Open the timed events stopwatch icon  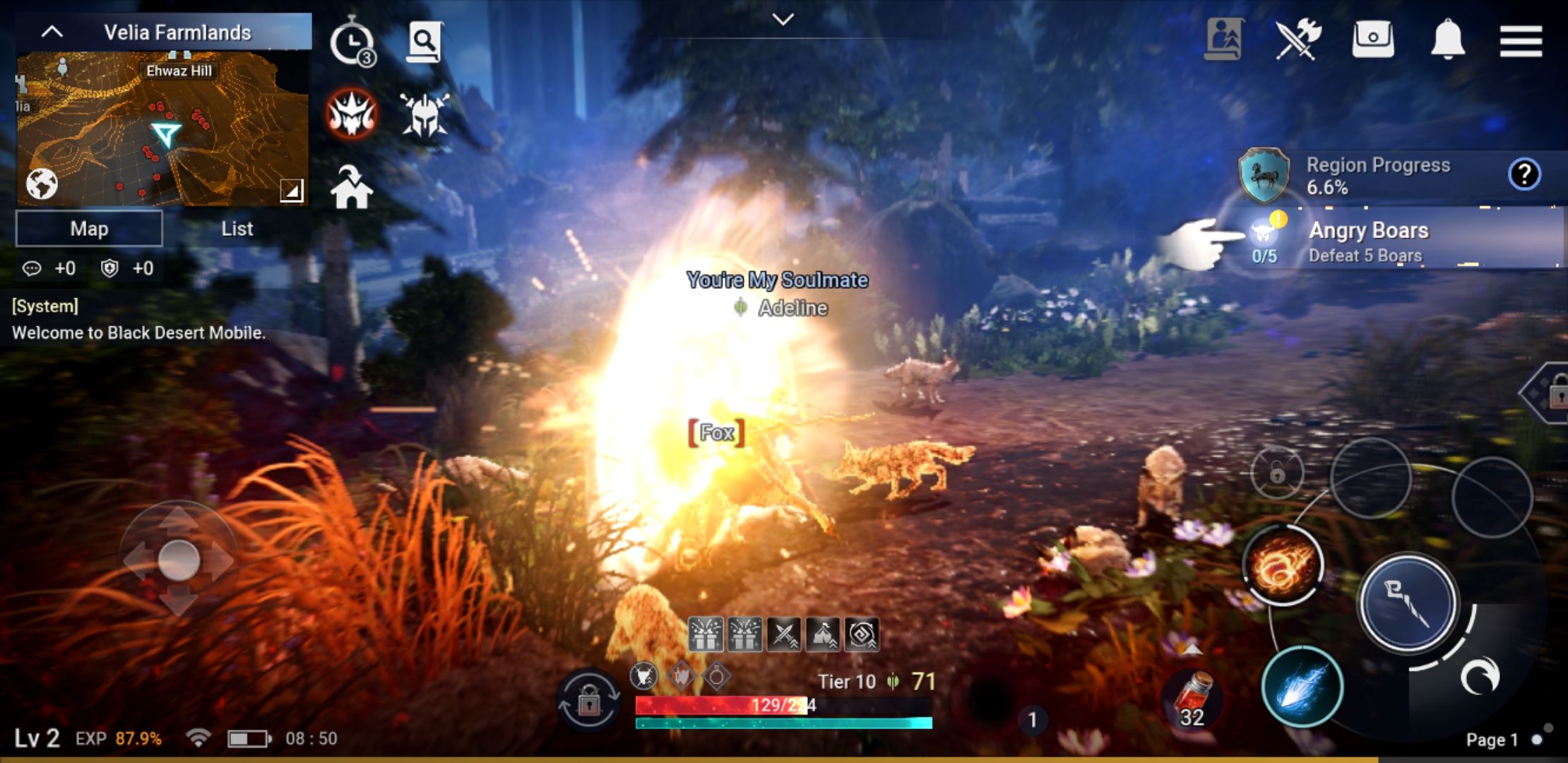click(x=353, y=42)
